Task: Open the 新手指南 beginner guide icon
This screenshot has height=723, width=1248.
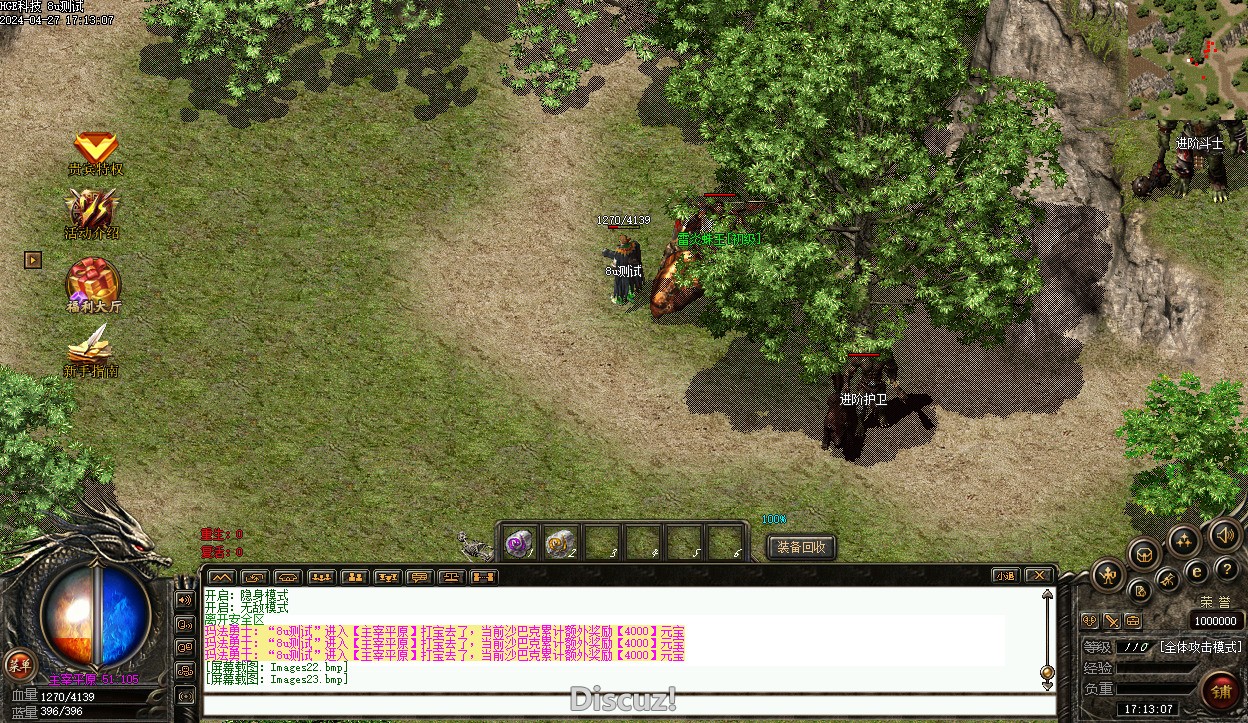Action: click(91, 351)
